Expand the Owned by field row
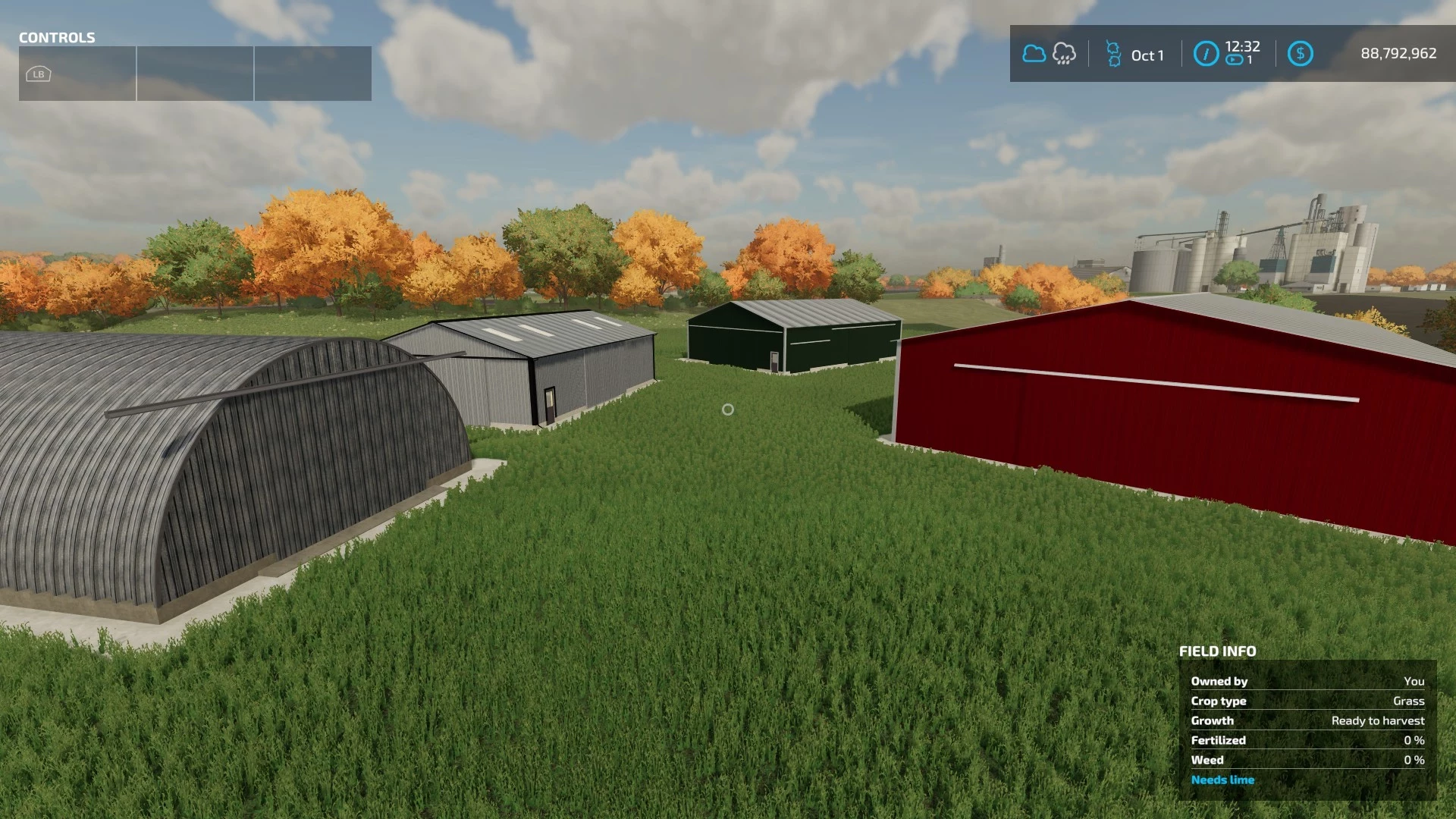The image size is (1456, 819). click(1219, 681)
